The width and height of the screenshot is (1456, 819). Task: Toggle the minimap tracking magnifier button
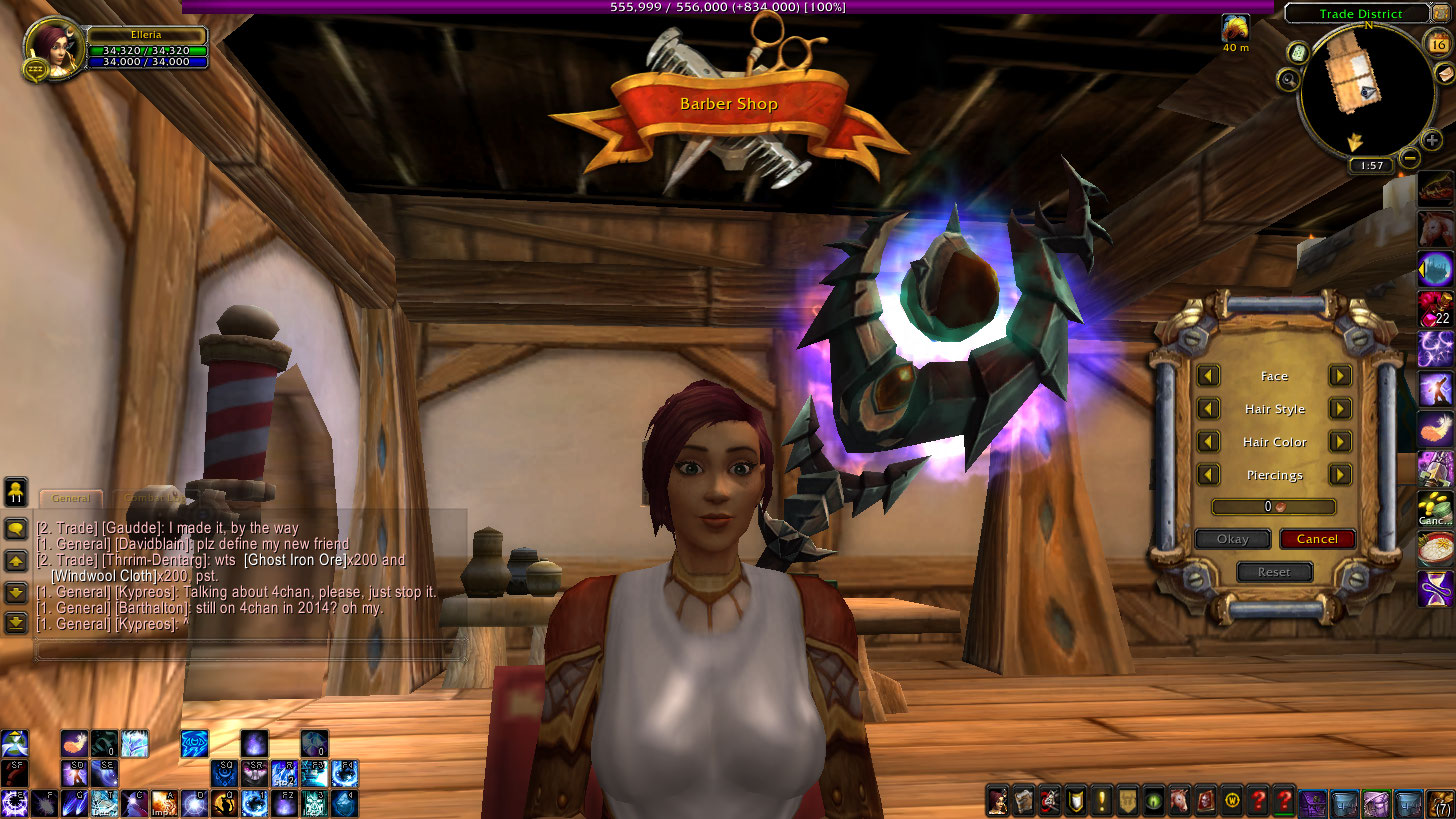tap(1290, 79)
